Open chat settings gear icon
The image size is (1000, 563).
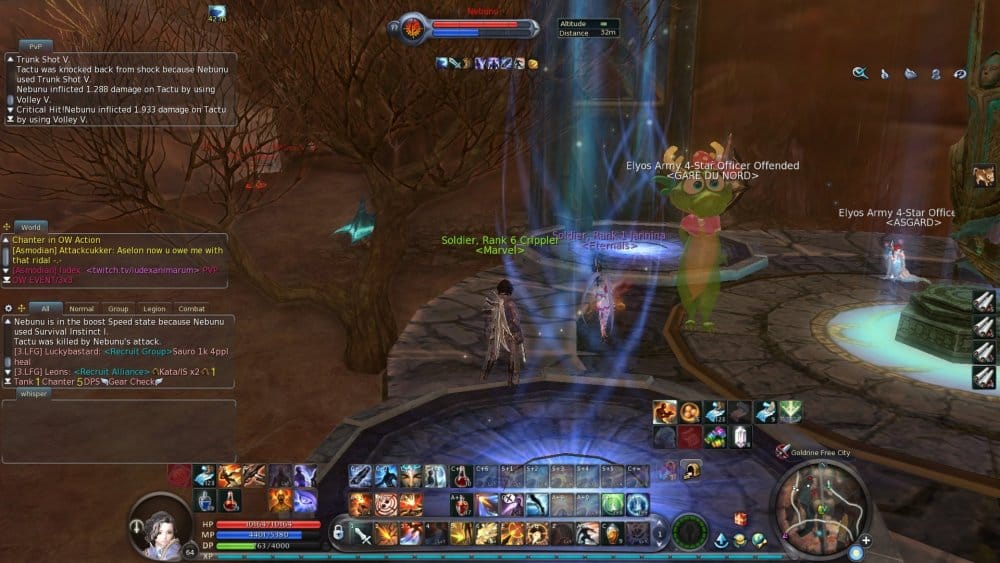(9, 308)
